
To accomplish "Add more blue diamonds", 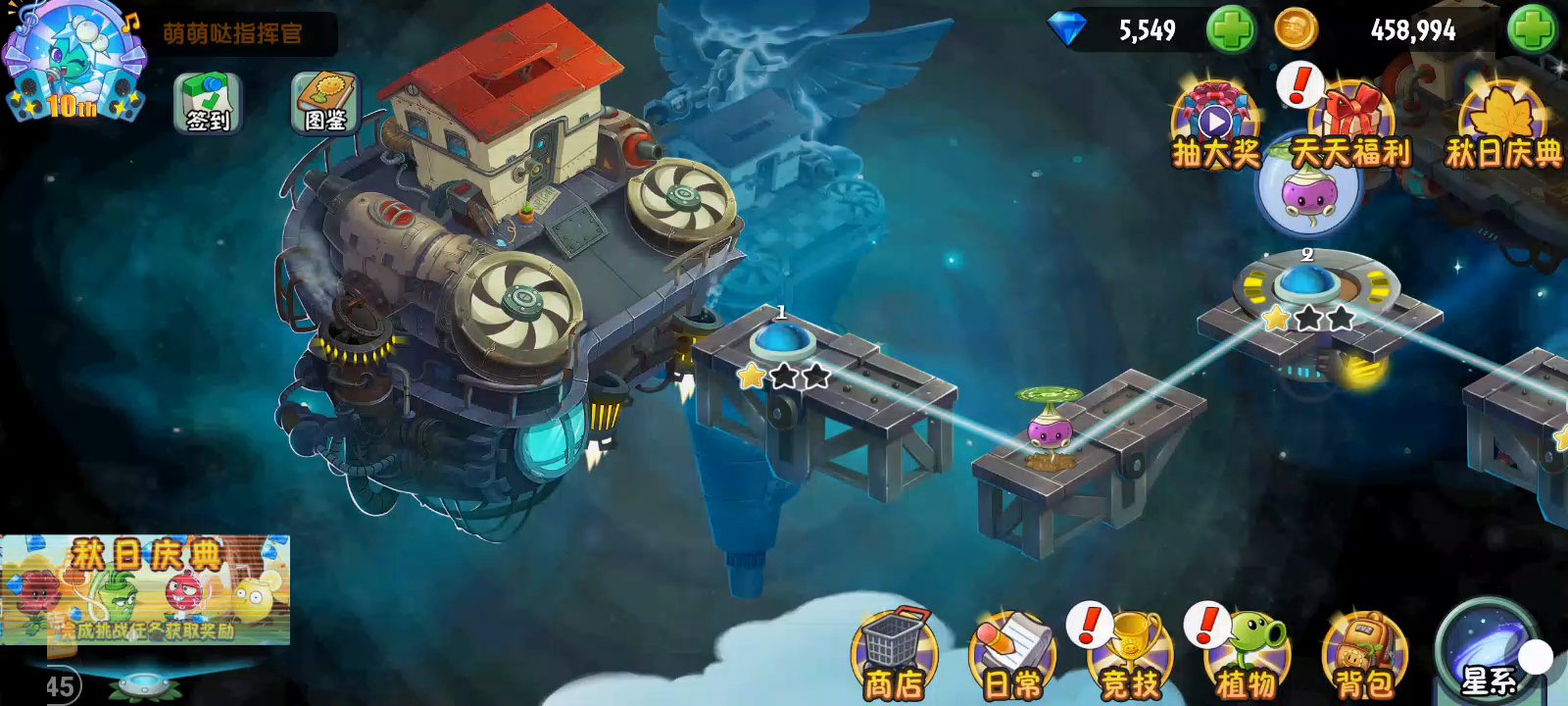I will [x=1230, y=29].
